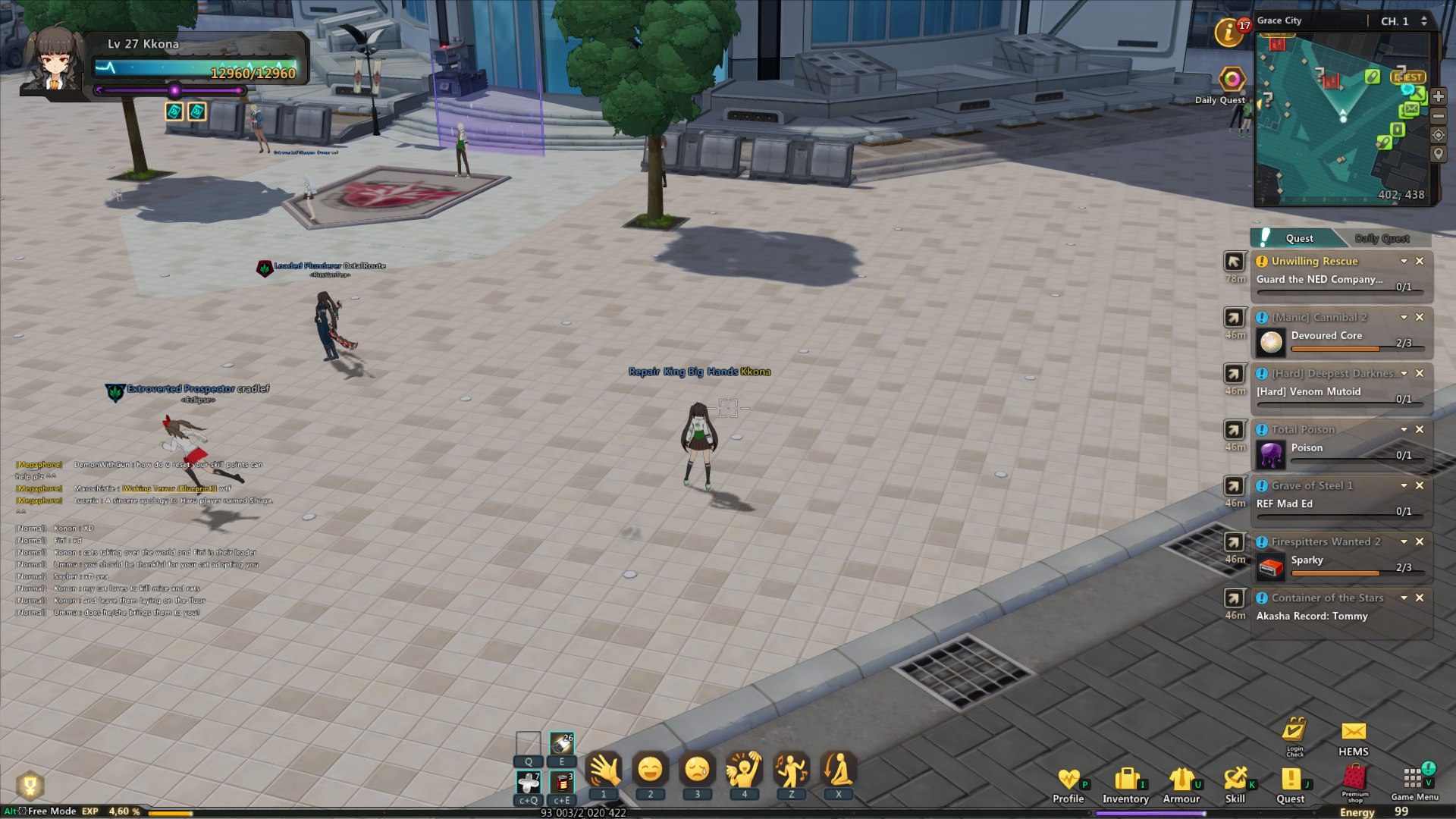1456x819 pixels.
Task: Expand the Firespitters Wanted 2 dropdown arrow
Action: [x=1404, y=541]
